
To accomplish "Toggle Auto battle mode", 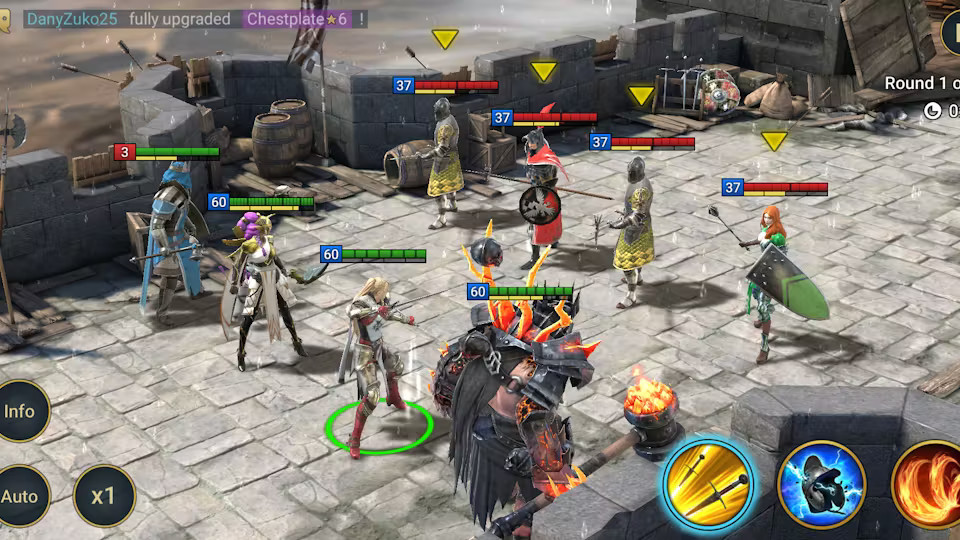I will coord(20,496).
